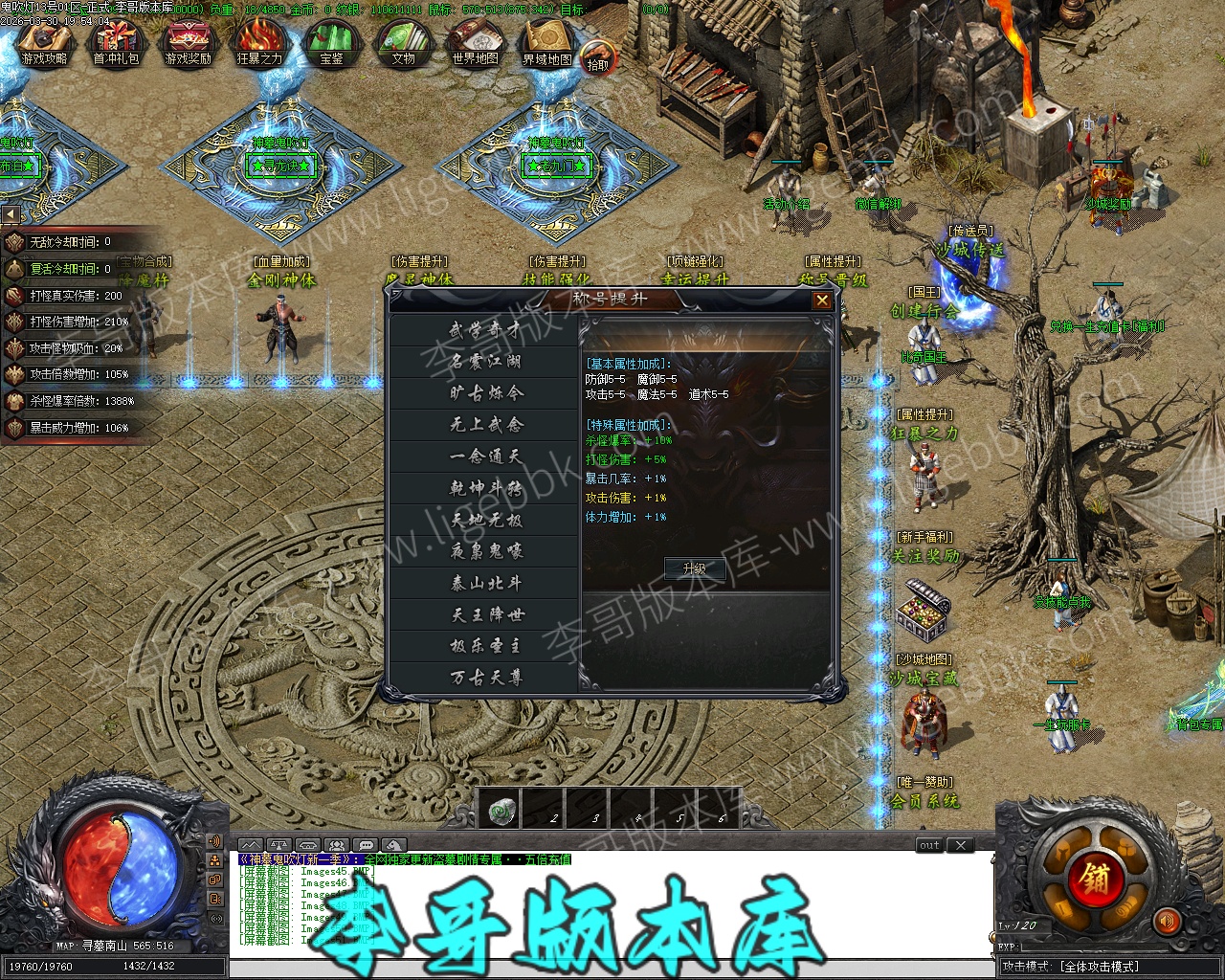Click the 升级 upgrade button

pyautogui.click(x=694, y=568)
